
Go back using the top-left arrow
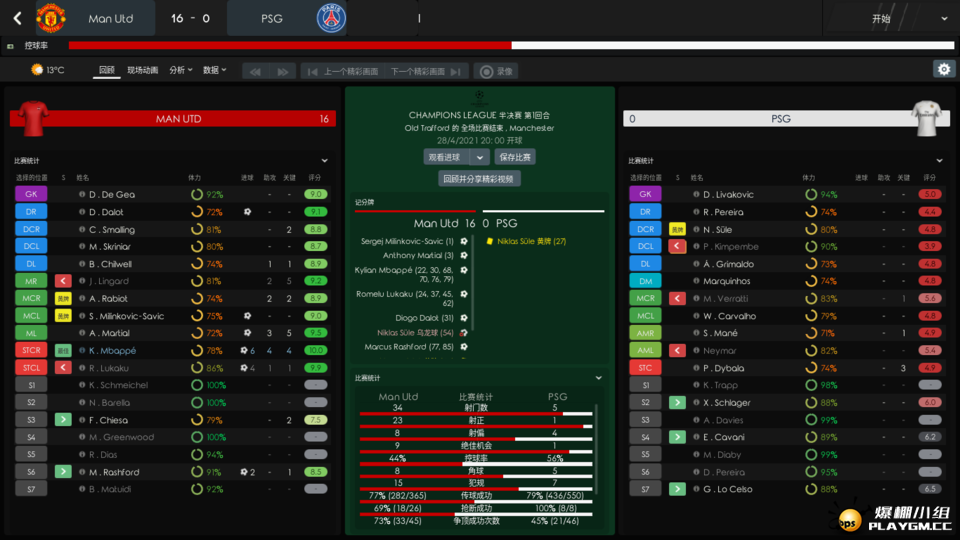coord(17,18)
